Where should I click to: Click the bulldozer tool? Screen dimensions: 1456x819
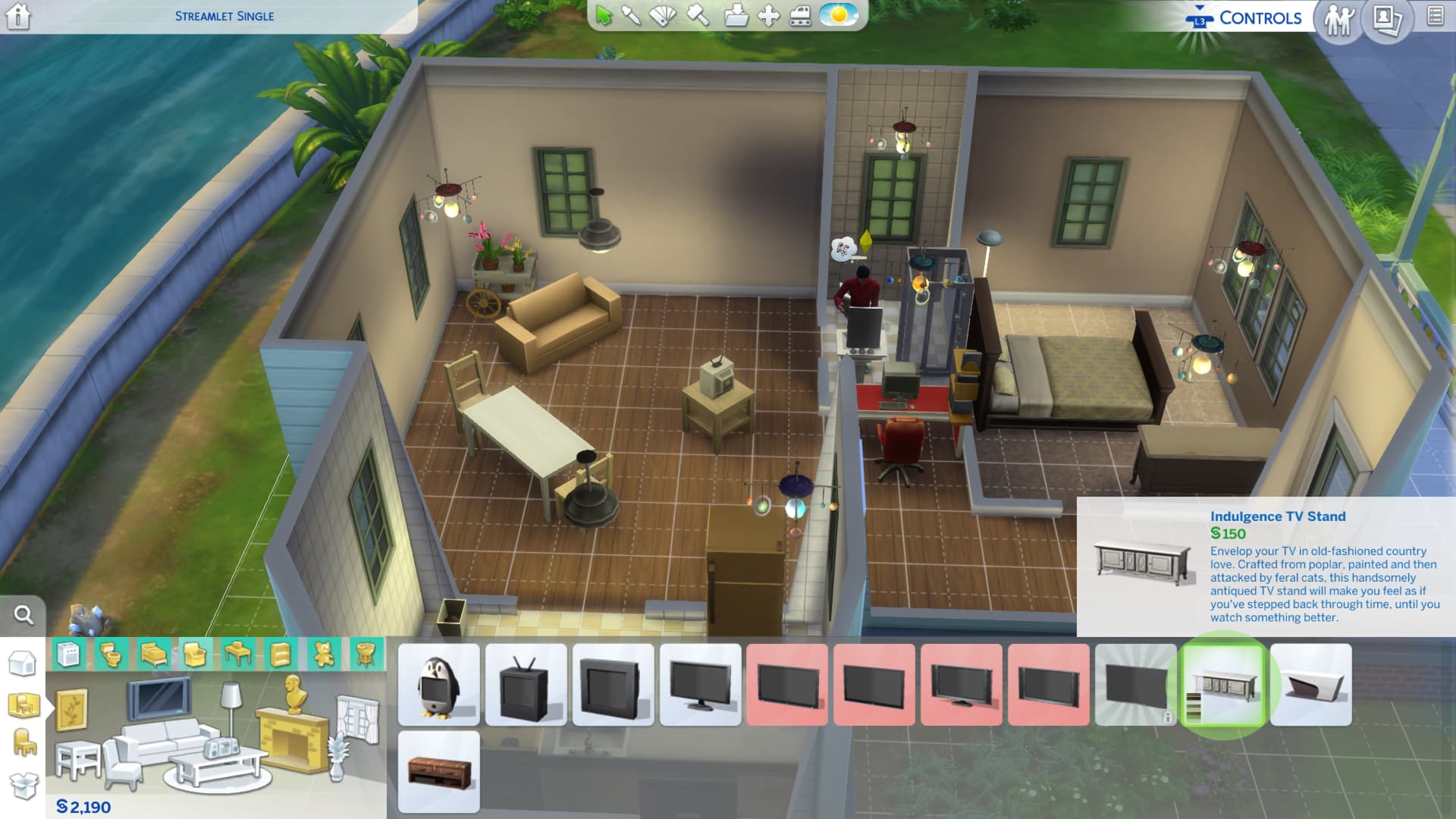[801, 16]
